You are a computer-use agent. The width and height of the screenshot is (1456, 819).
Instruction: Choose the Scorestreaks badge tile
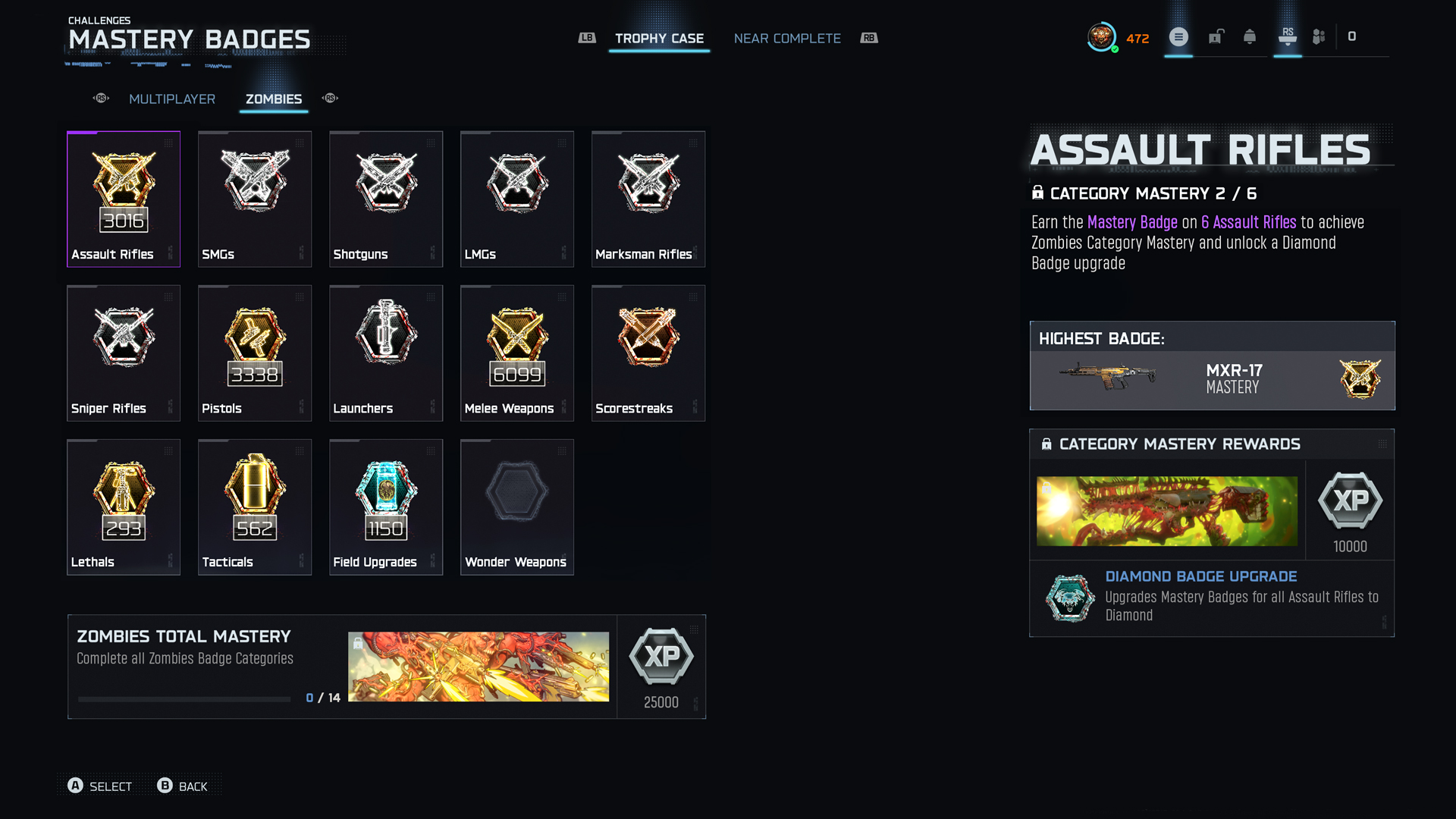pyautogui.click(x=648, y=353)
